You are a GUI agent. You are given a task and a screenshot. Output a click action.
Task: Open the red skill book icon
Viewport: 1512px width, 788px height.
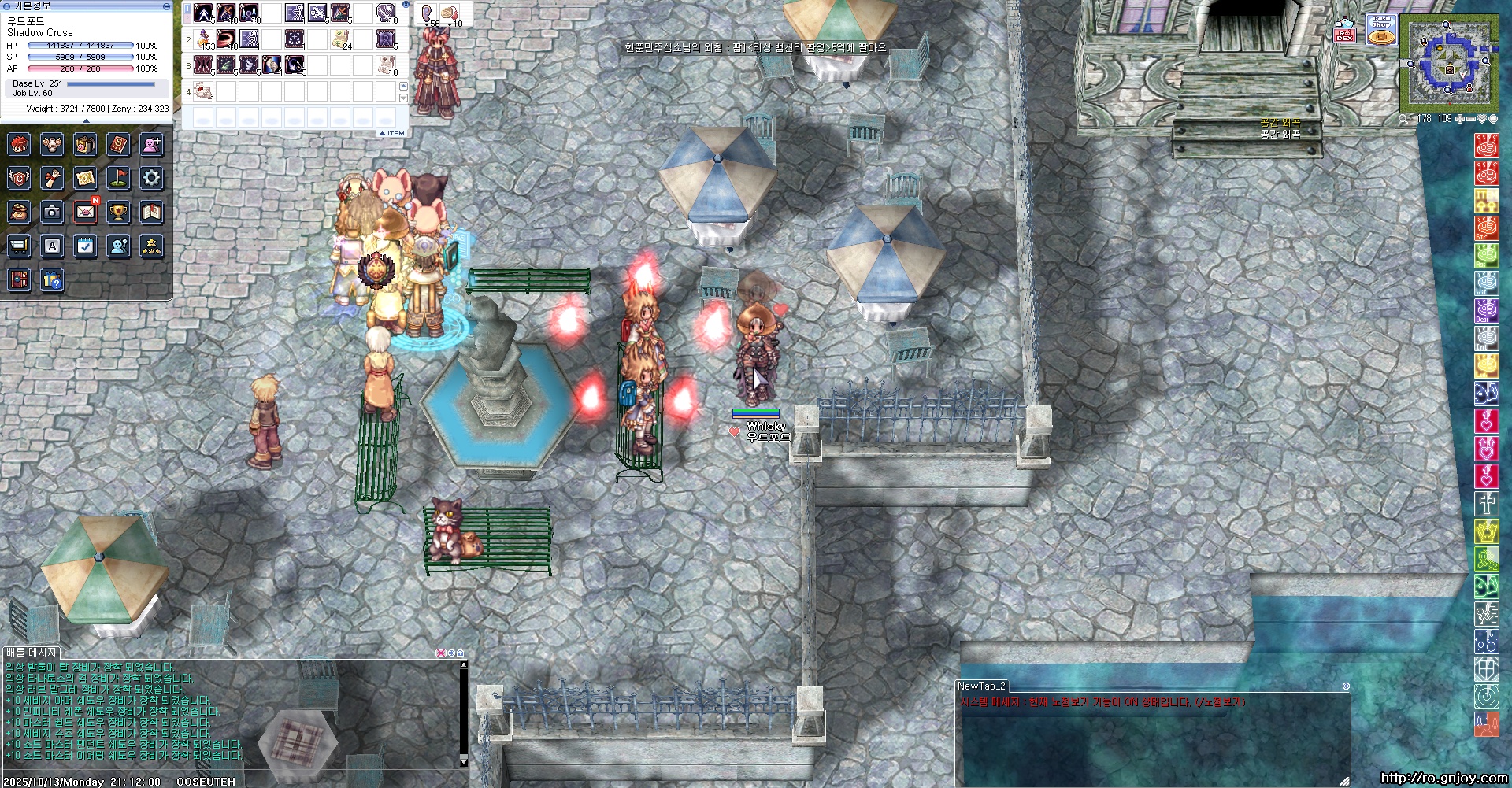pyautogui.click(x=118, y=144)
